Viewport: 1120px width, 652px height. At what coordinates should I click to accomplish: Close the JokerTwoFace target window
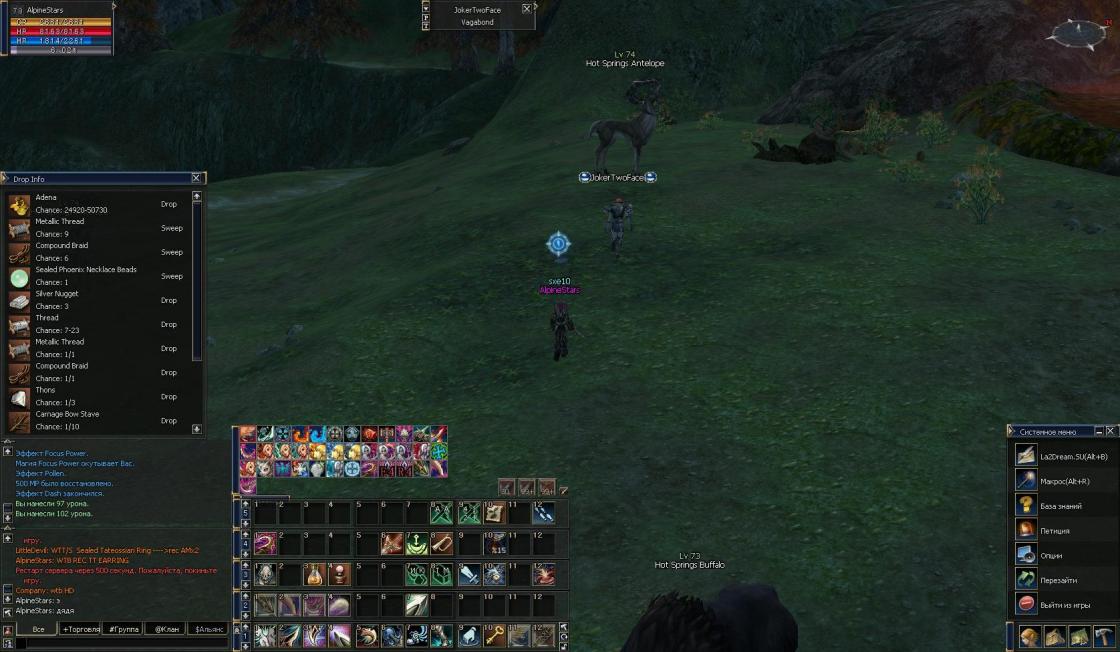(526, 9)
